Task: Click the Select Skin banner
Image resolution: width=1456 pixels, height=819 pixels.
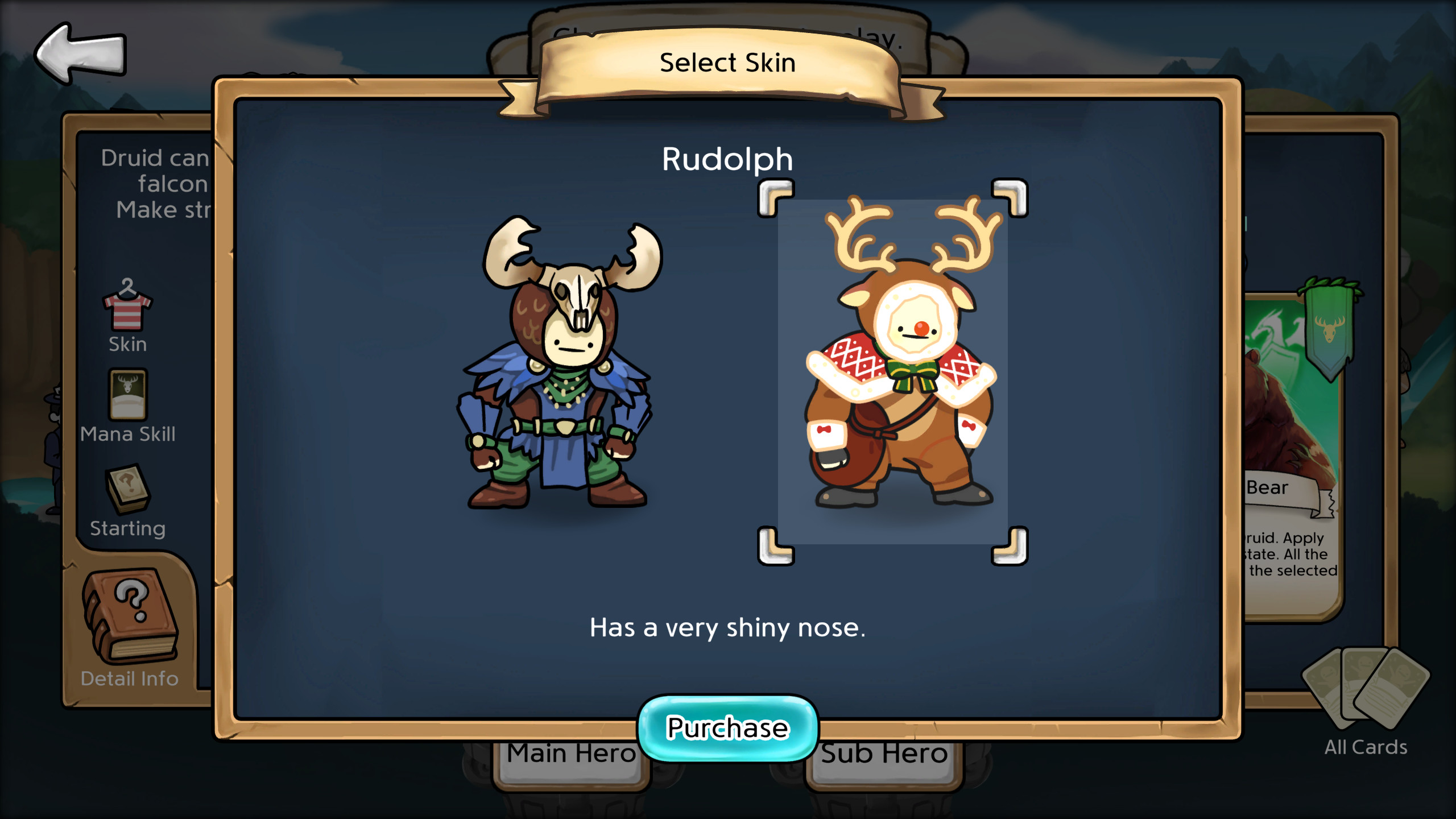Action: point(728,63)
